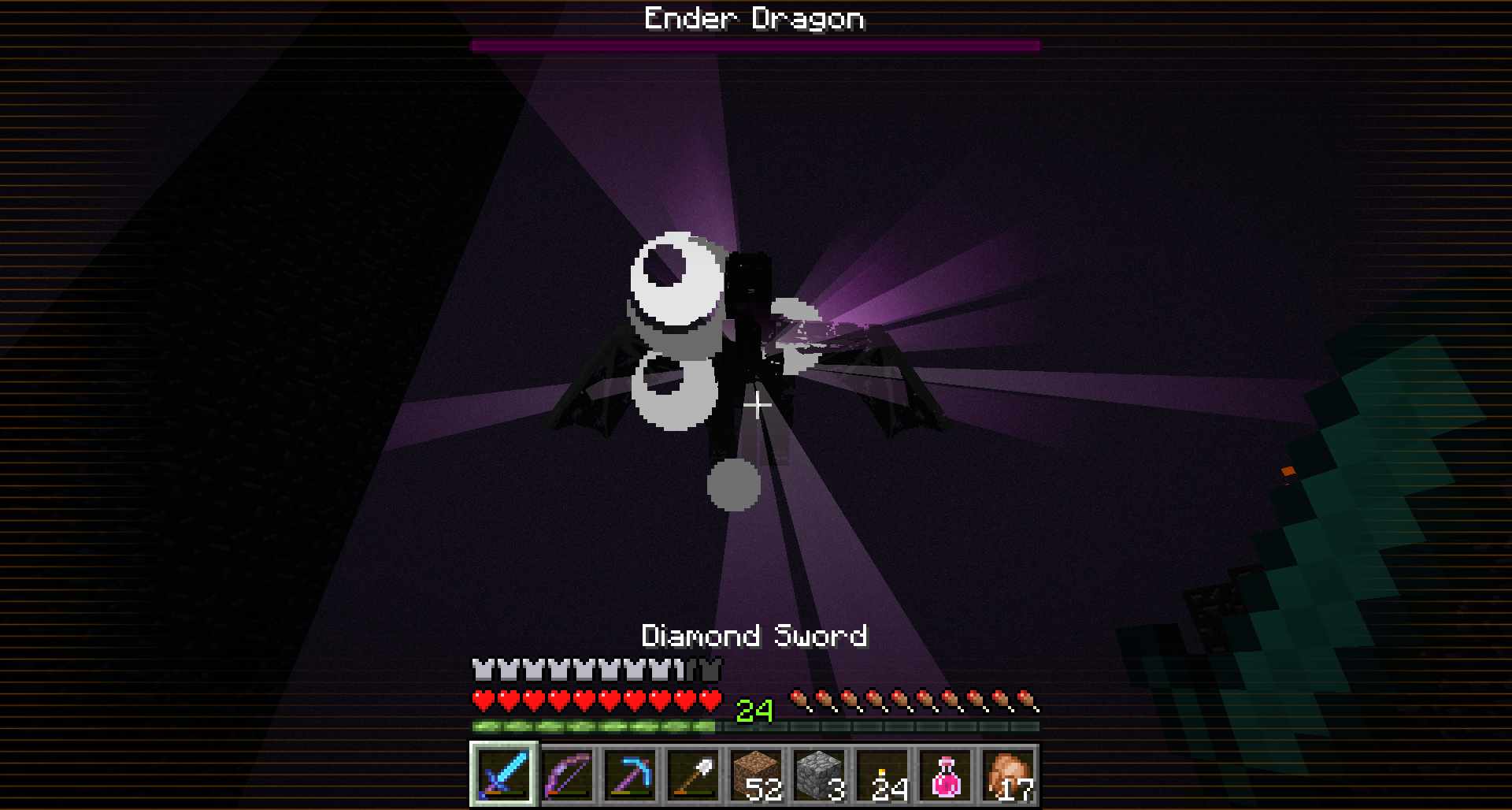Image resolution: width=1512 pixels, height=810 pixels.
Task: Select the iron shovel slot
Action: (693, 775)
